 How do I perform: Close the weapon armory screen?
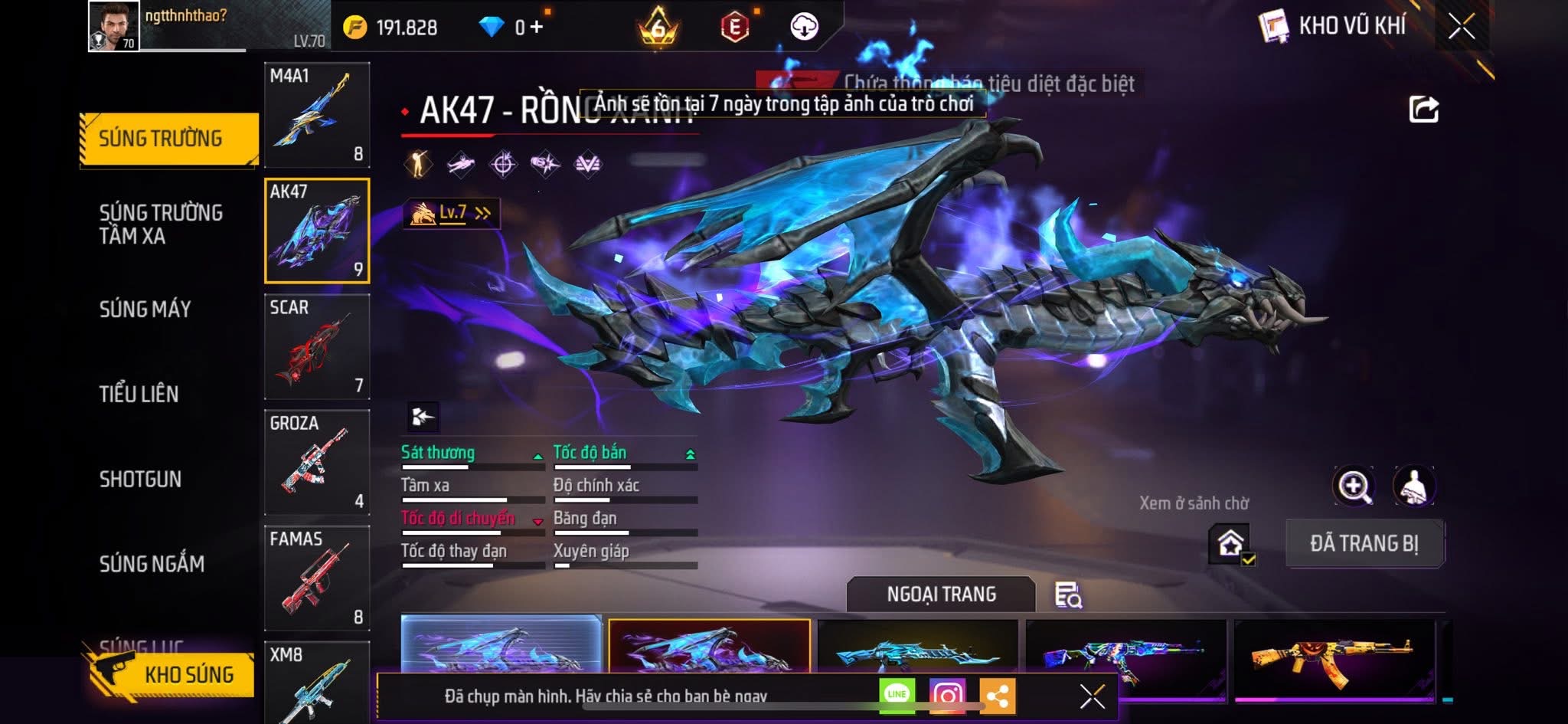coord(1461,27)
